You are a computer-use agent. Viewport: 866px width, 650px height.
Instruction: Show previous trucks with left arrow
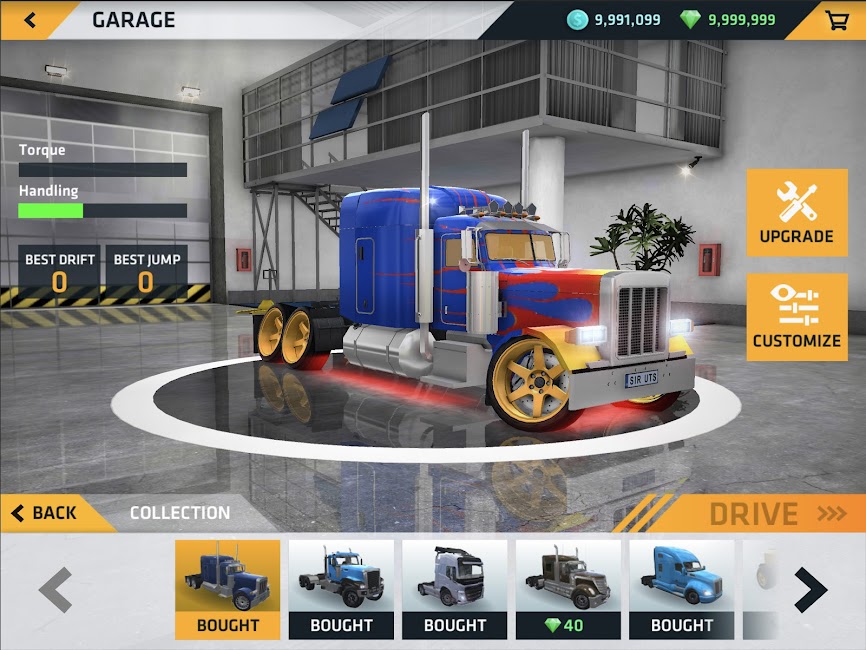(x=56, y=590)
